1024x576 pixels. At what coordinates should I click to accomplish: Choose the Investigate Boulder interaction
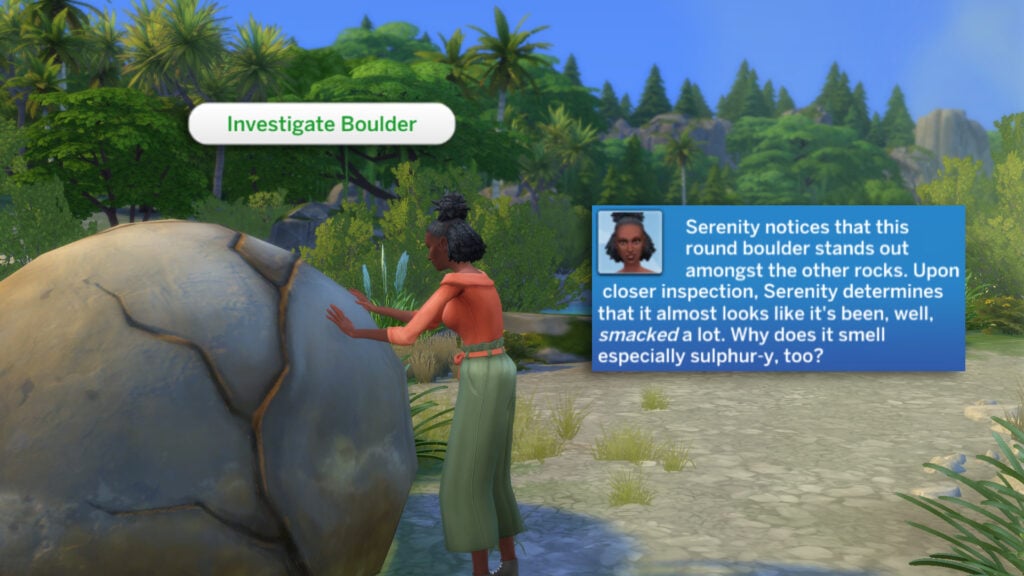[x=321, y=124]
